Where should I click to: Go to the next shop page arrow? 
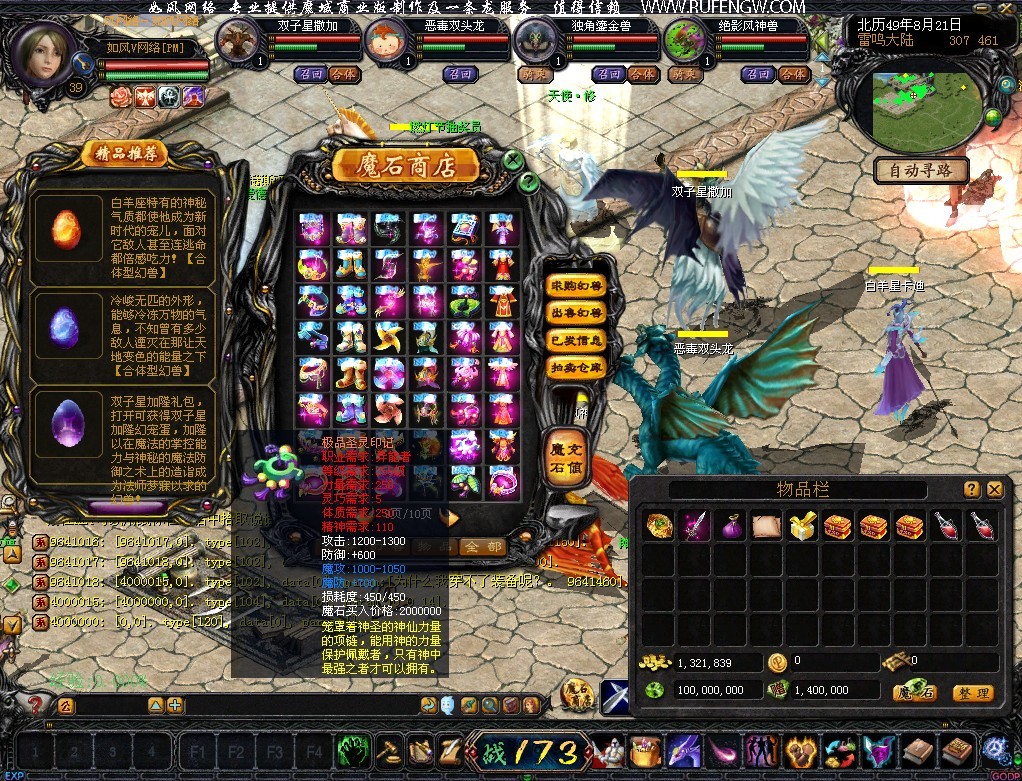point(452,518)
